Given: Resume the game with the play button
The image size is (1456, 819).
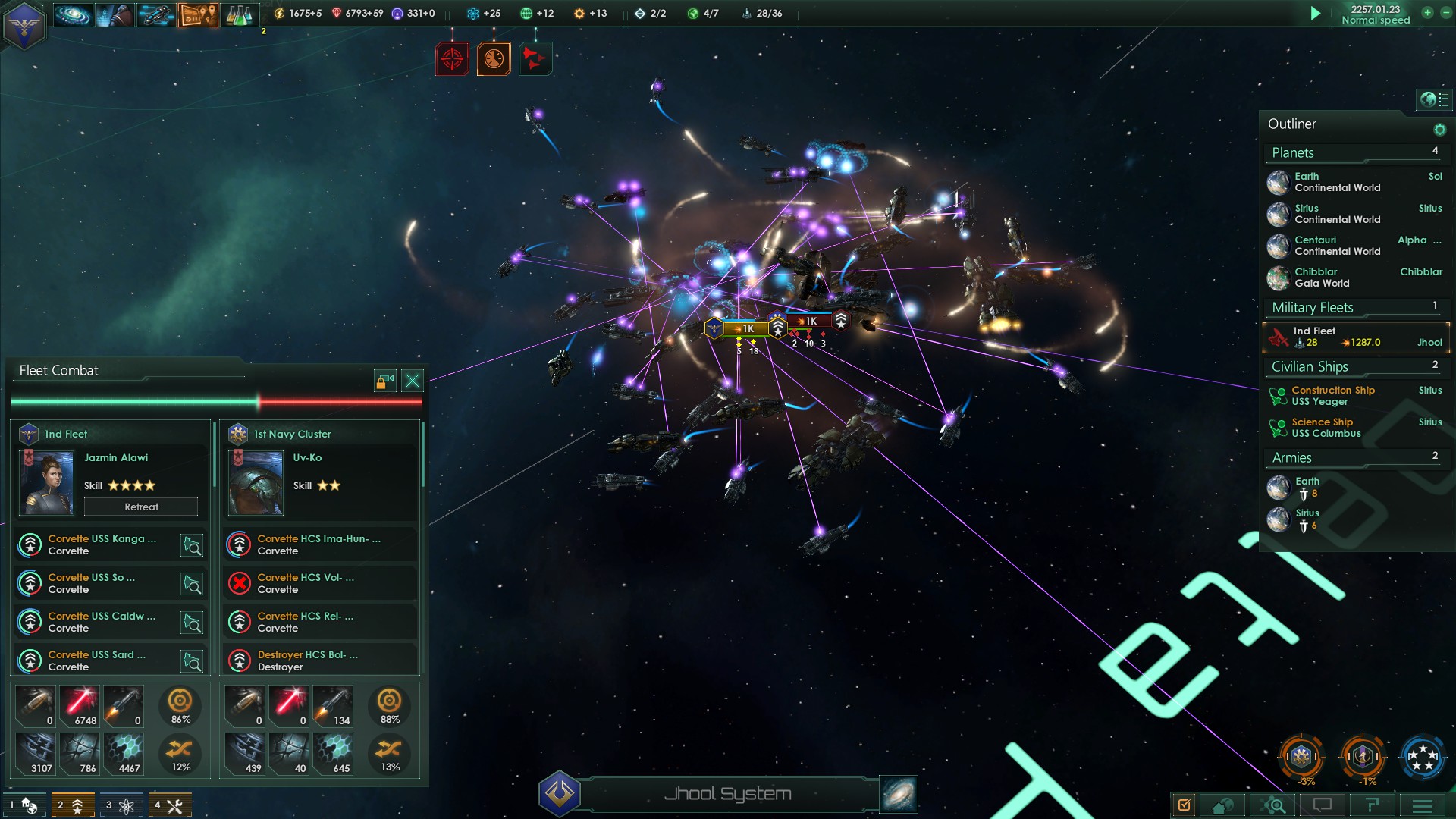Looking at the screenshot, I should click(1316, 14).
